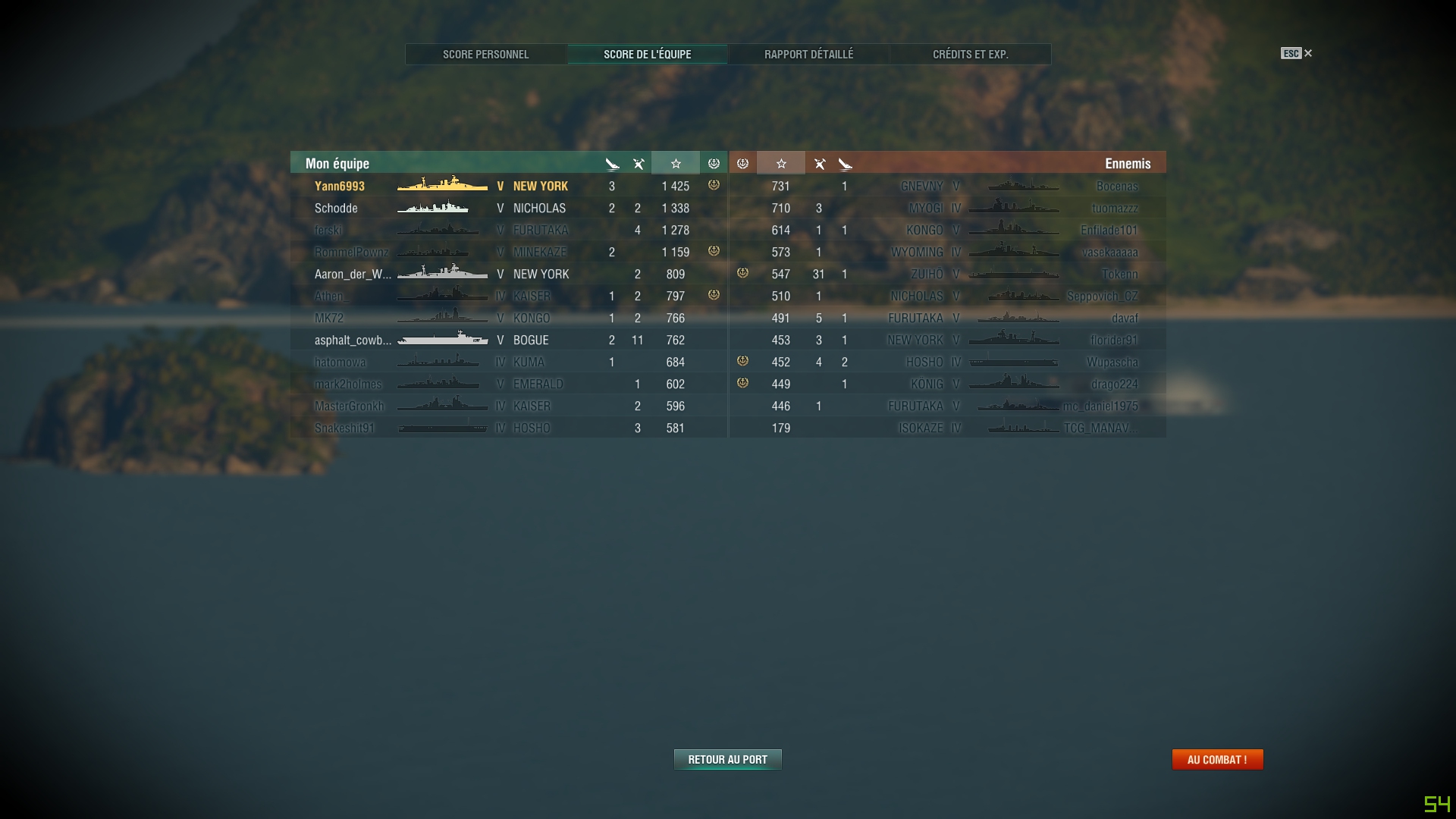Click the sinking-ship kills icon in team header
The image size is (1456, 819).
point(611,162)
